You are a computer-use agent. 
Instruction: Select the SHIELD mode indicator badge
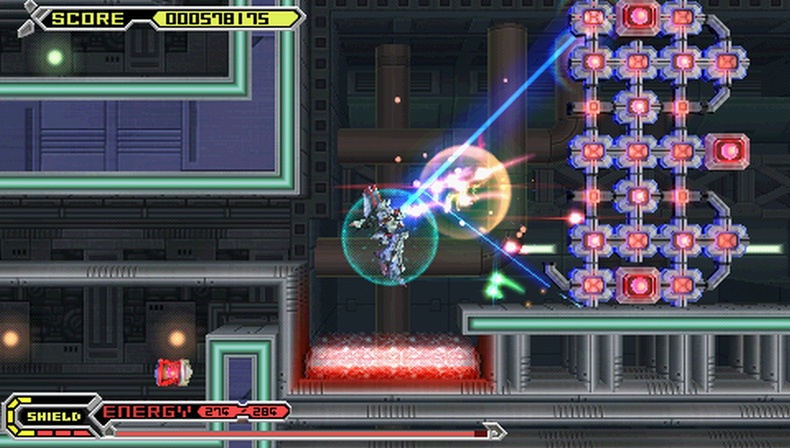(53, 416)
